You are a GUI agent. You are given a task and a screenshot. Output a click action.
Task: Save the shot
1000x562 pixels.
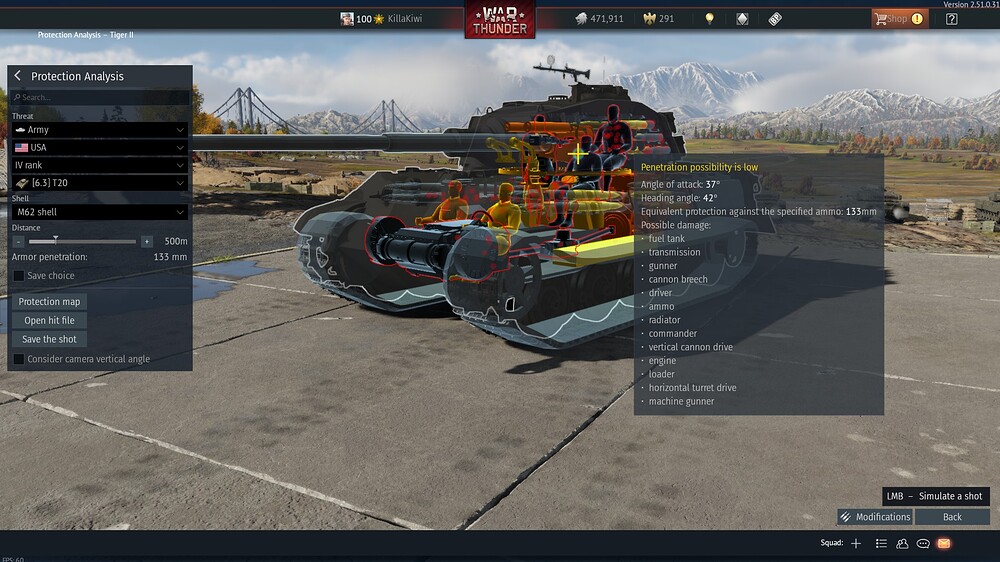tap(49, 340)
